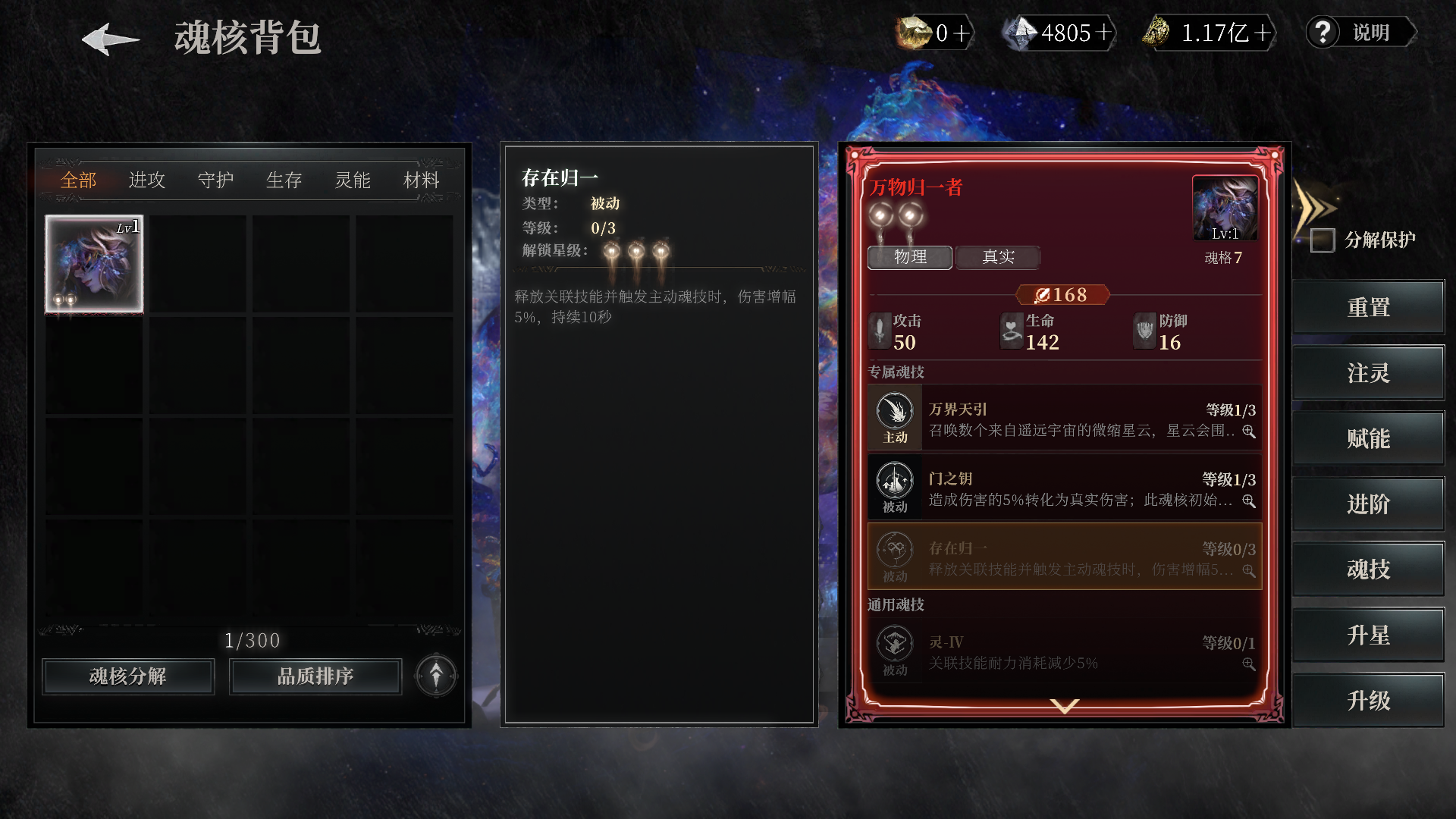Image resolution: width=1456 pixels, height=819 pixels.
Task: Click the 升级 button on the right
Action: pyautogui.click(x=1369, y=701)
